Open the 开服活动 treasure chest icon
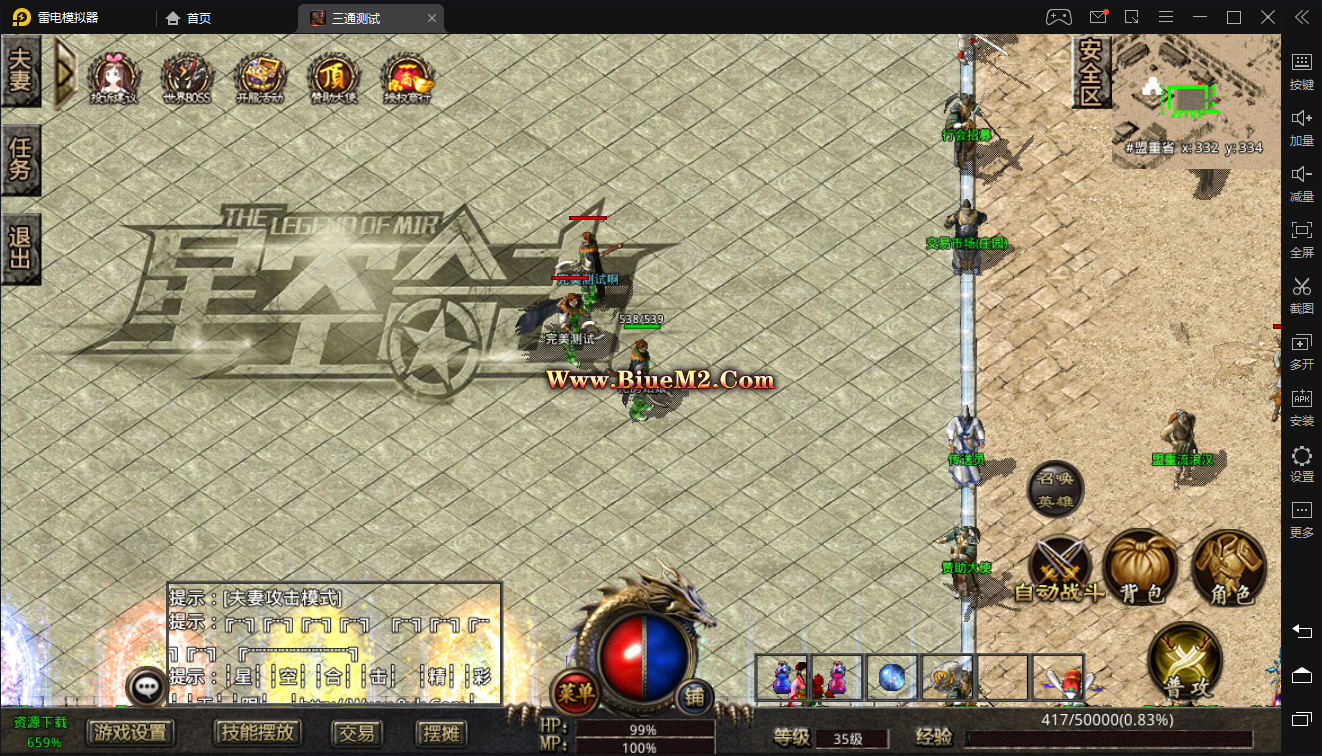 tap(260, 76)
